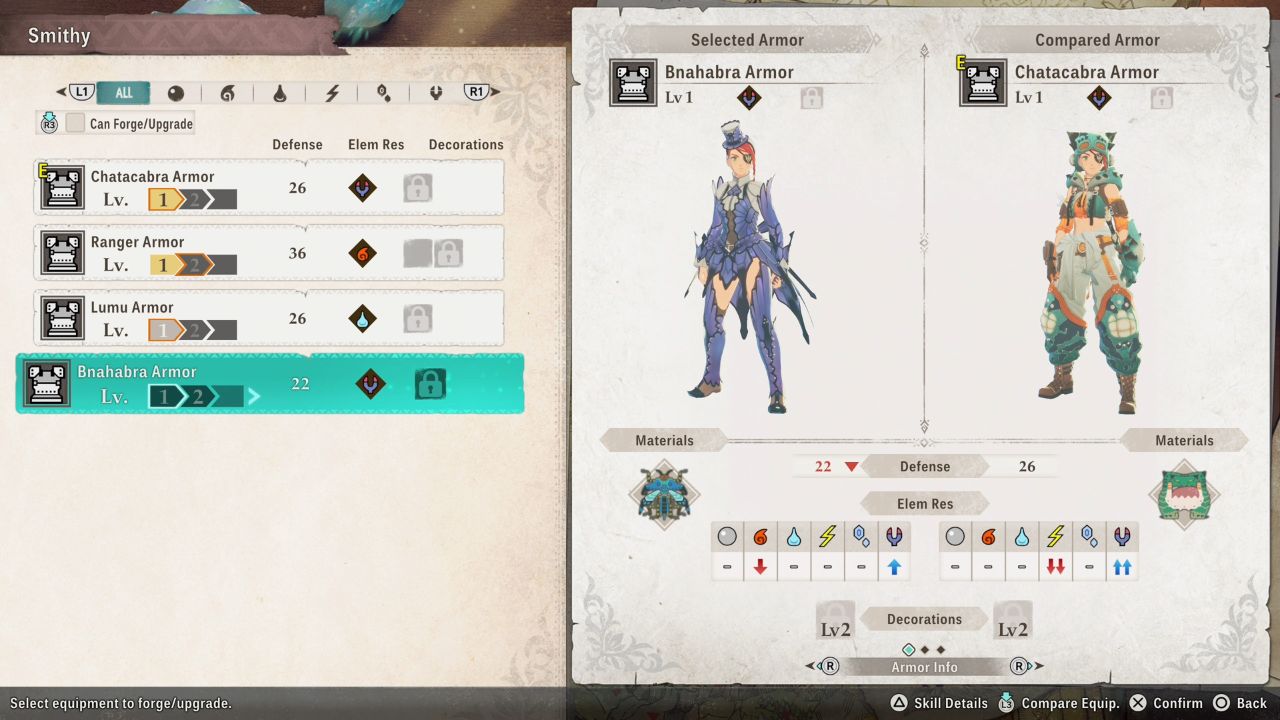Open the grey orb filter tab

pos(176,93)
